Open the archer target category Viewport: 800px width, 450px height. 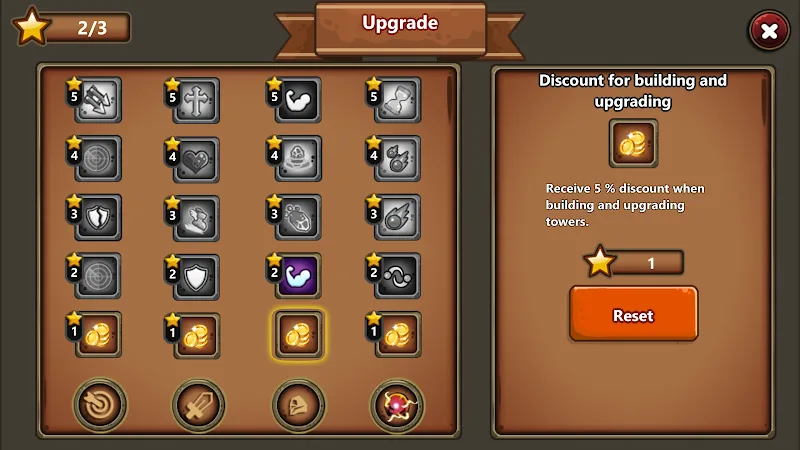click(99, 404)
